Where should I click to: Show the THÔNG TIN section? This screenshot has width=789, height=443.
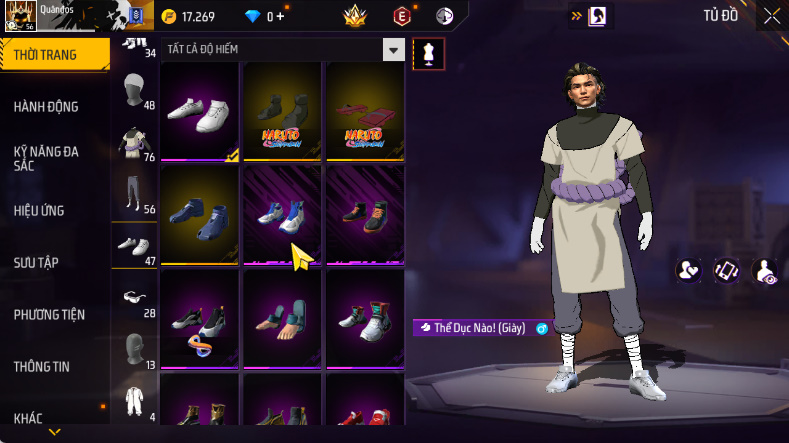pyautogui.click(x=41, y=366)
